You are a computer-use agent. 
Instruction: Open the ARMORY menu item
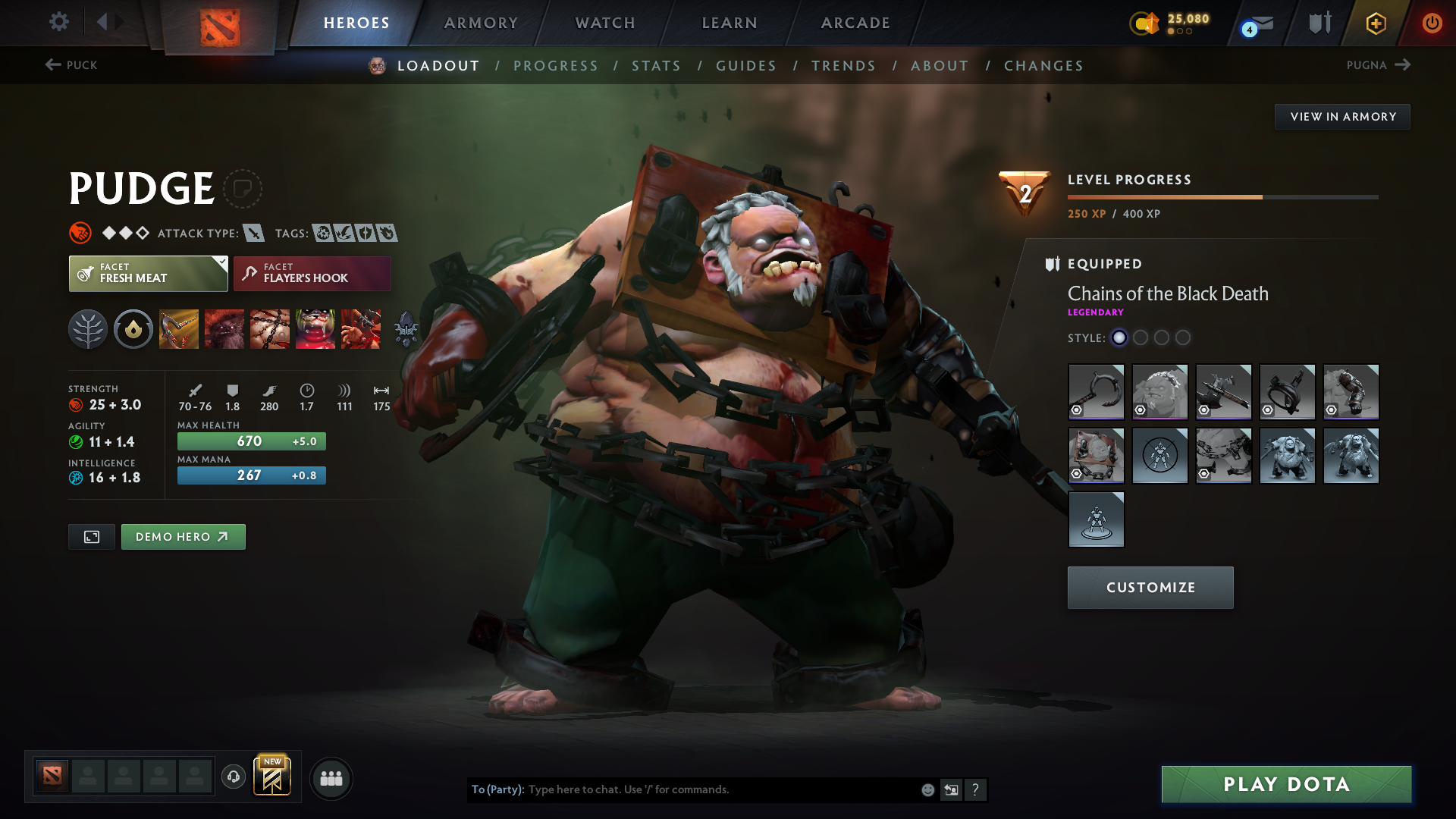[x=481, y=23]
